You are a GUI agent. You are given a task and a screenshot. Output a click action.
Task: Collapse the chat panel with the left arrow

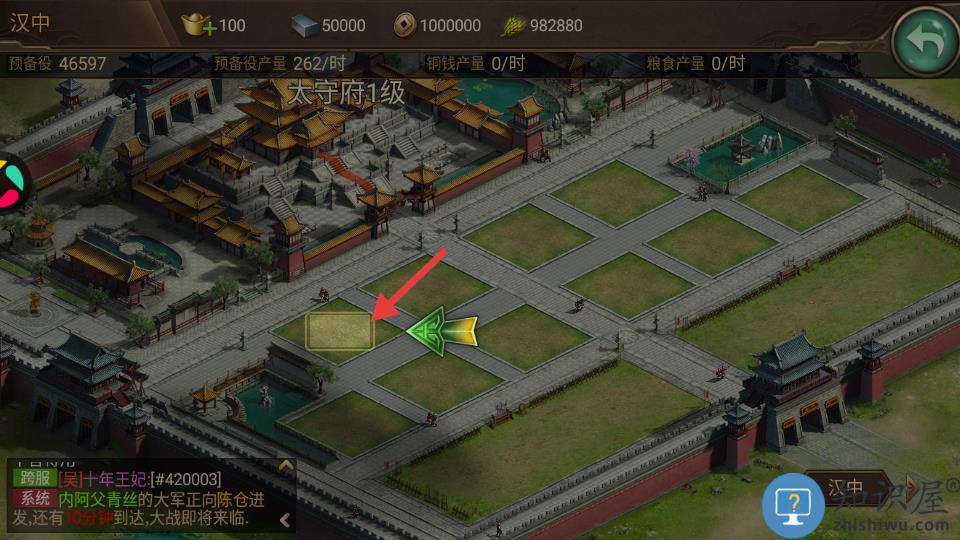[x=286, y=520]
